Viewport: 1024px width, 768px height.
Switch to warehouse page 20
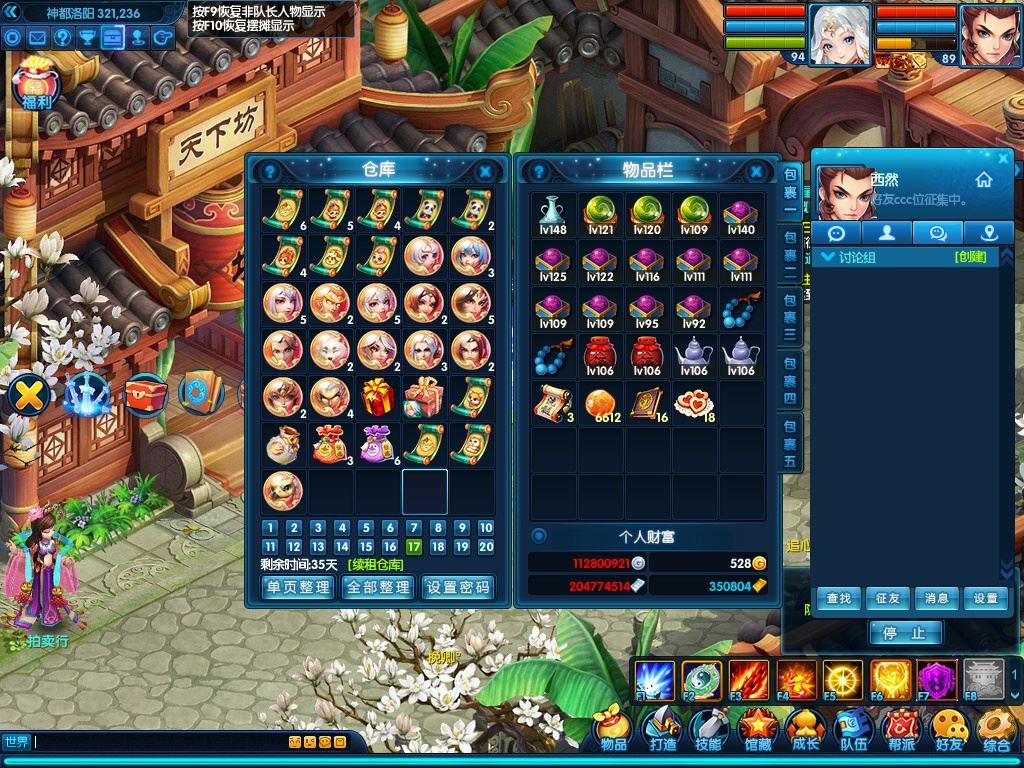pyautogui.click(x=486, y=547)
